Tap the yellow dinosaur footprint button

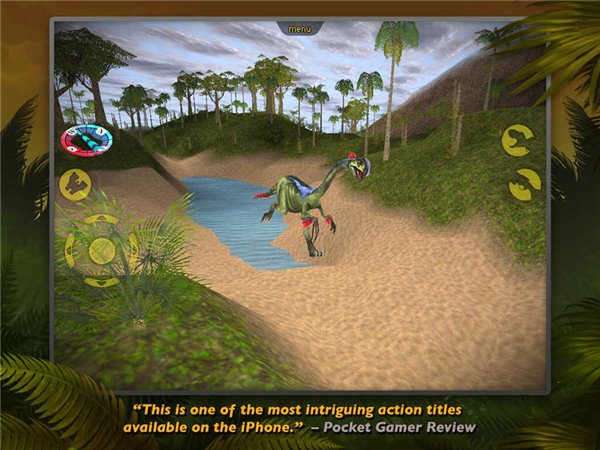(x=76, y=185)
